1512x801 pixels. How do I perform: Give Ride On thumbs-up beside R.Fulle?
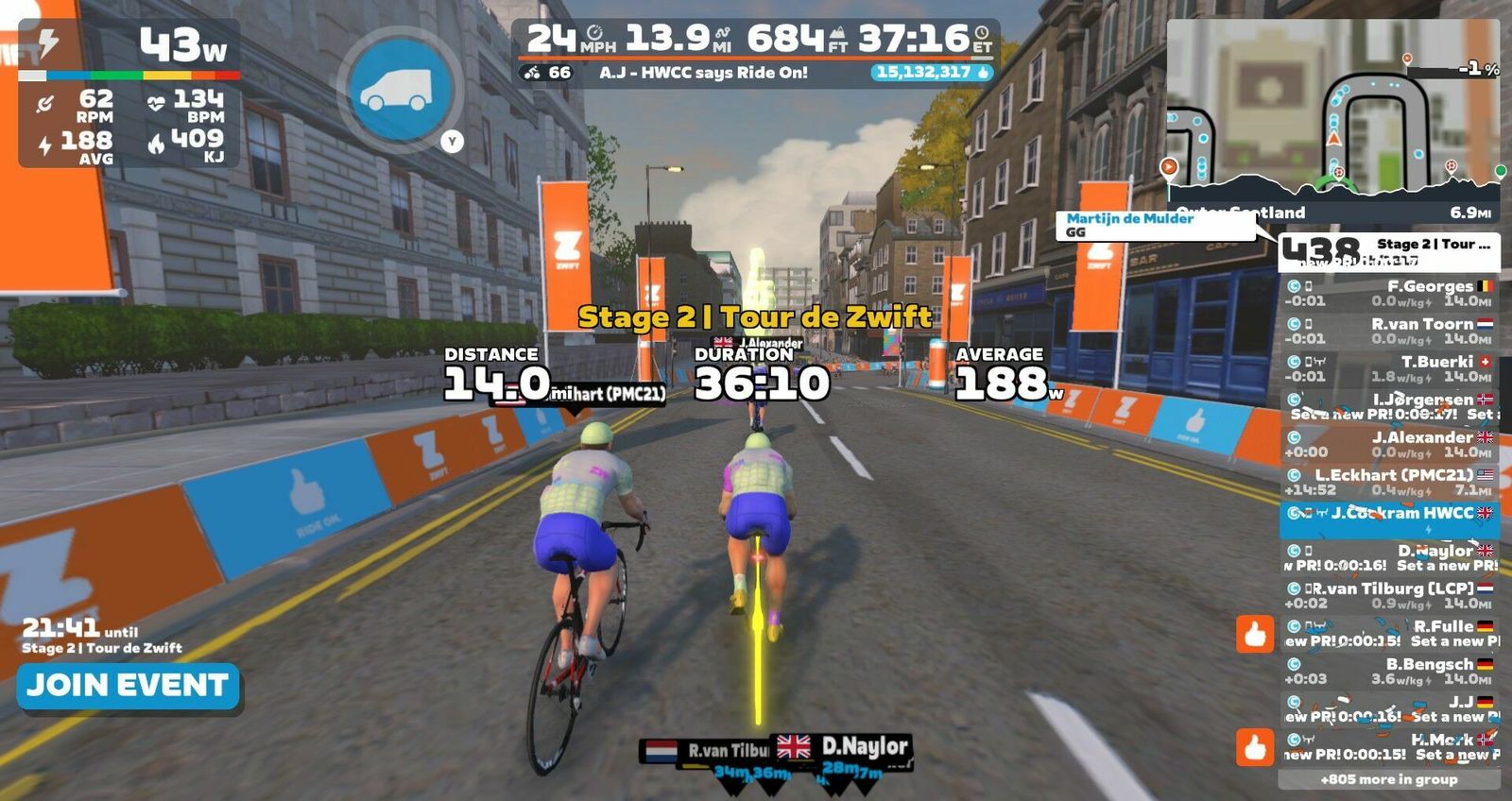click(1255, 634)
